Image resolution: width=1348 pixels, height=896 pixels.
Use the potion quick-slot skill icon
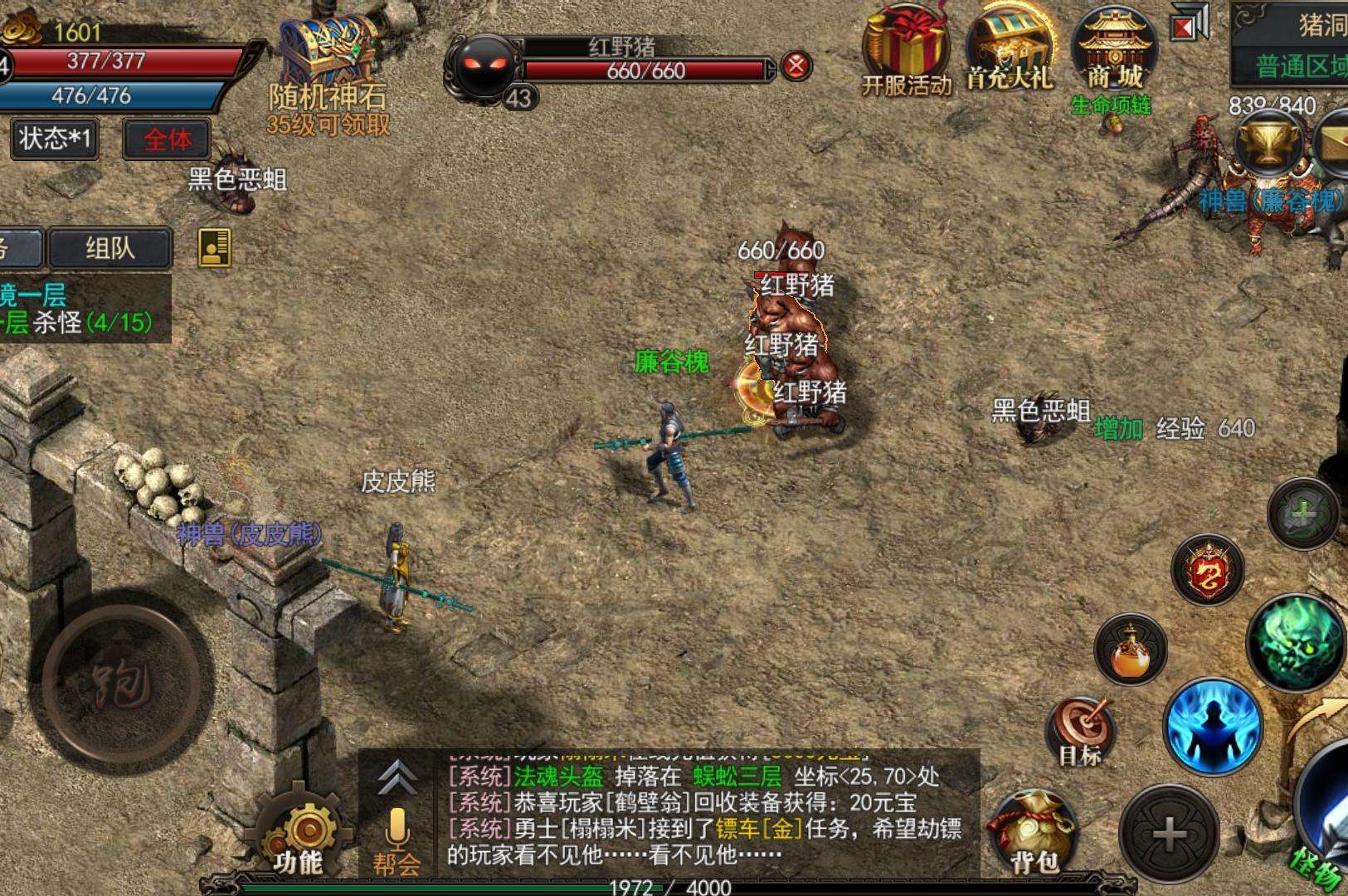tap(1131, 651)
